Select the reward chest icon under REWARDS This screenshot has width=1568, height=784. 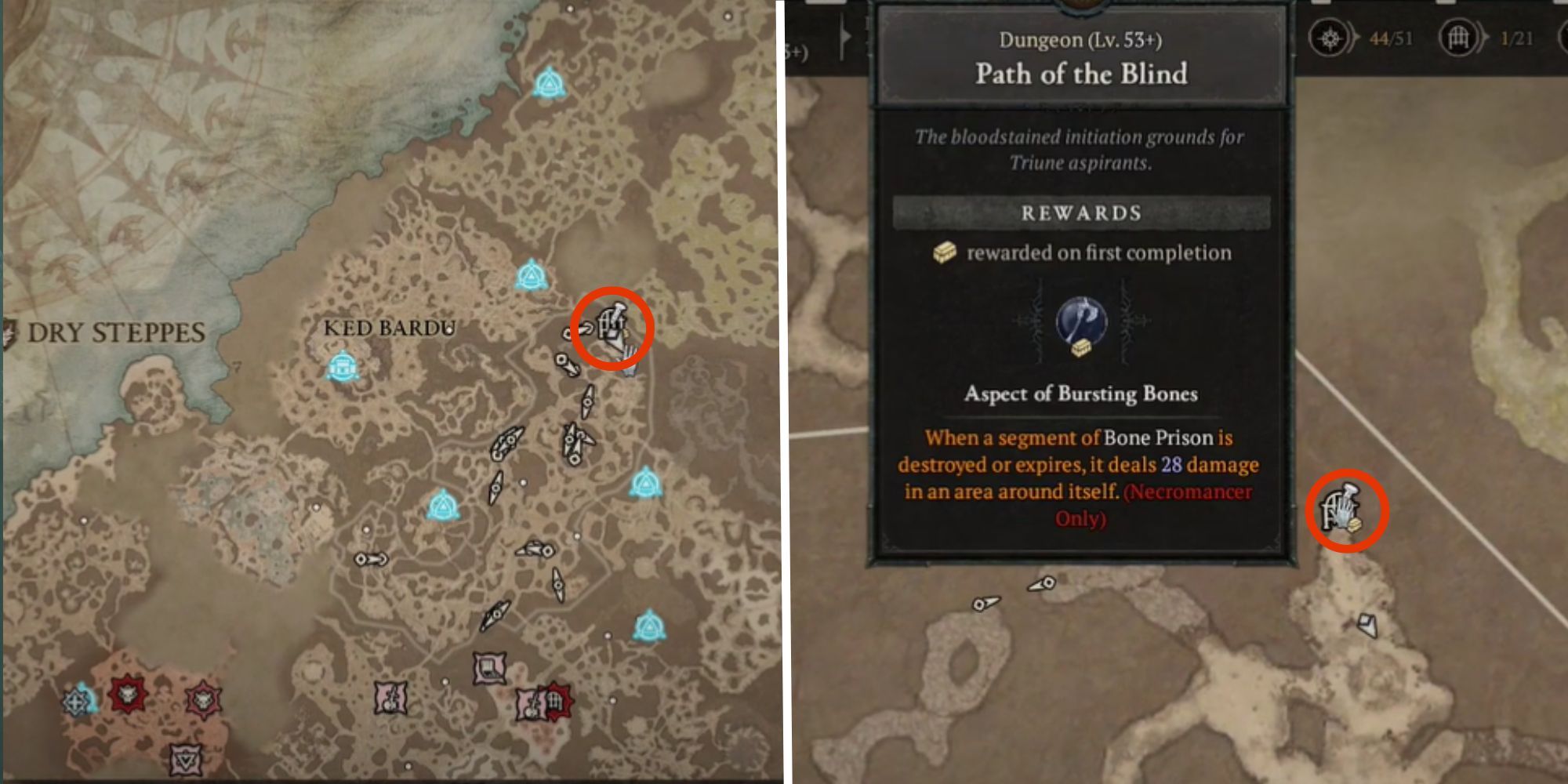(946, 252)
